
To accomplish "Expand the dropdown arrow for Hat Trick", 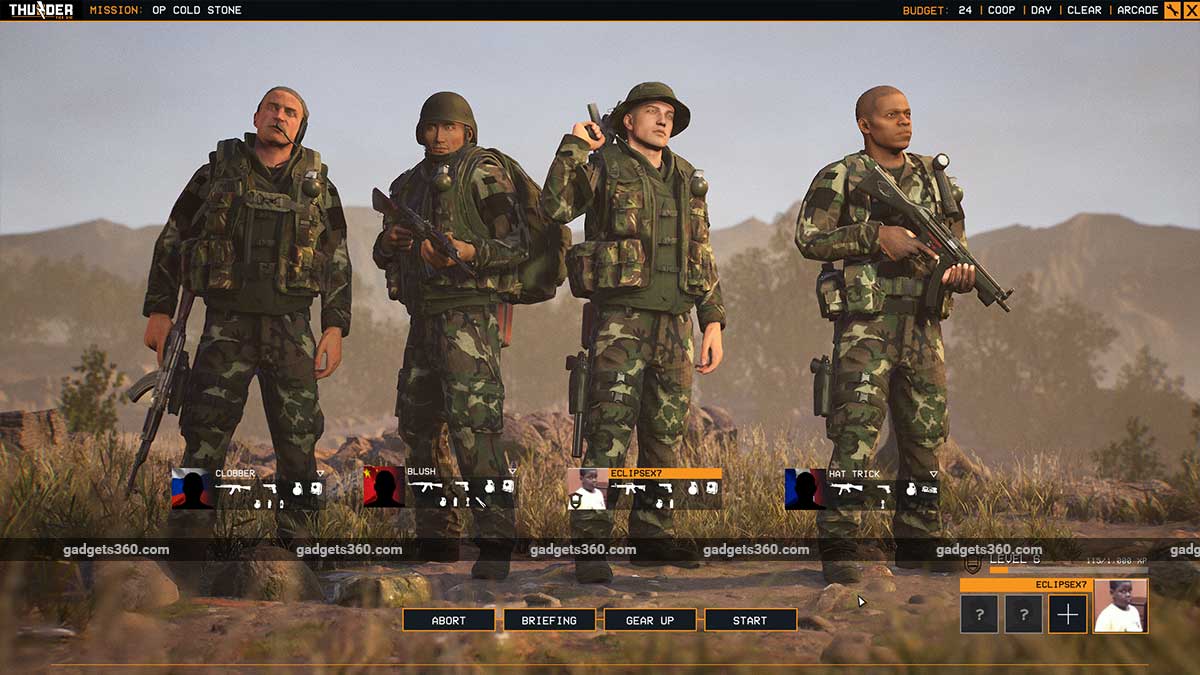I will [933, 473].
